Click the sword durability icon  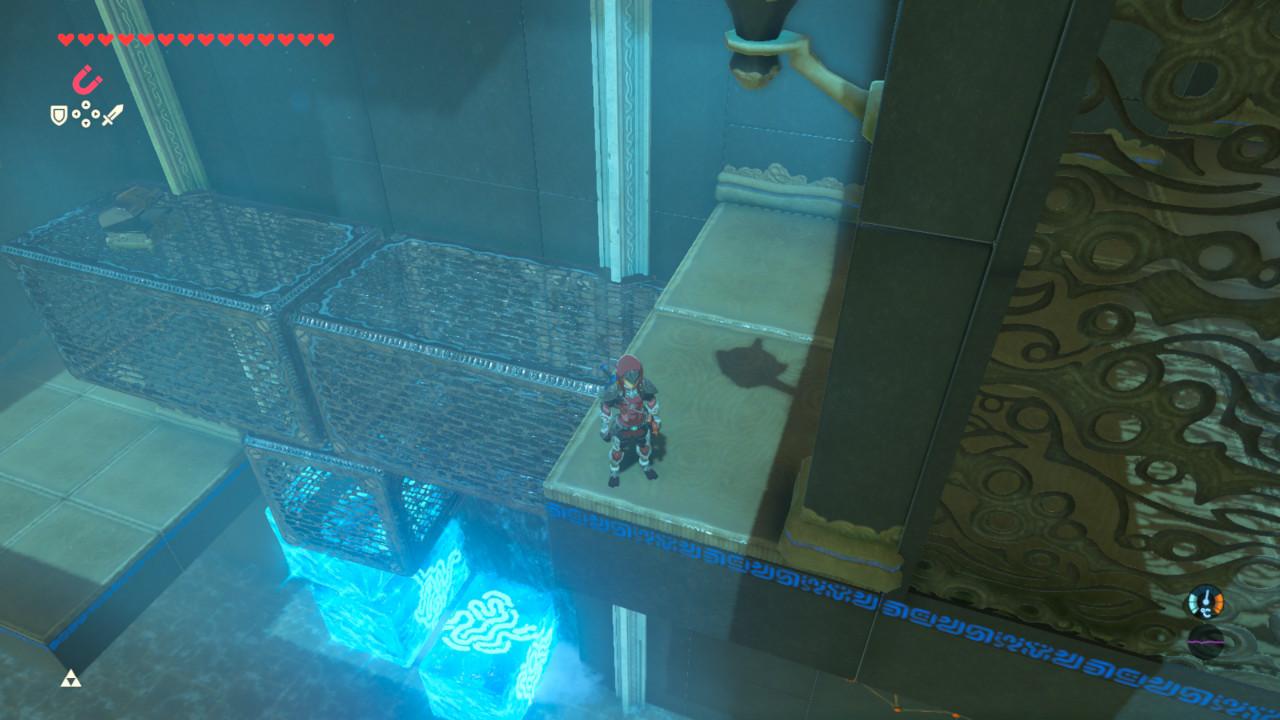pos(113,115)
